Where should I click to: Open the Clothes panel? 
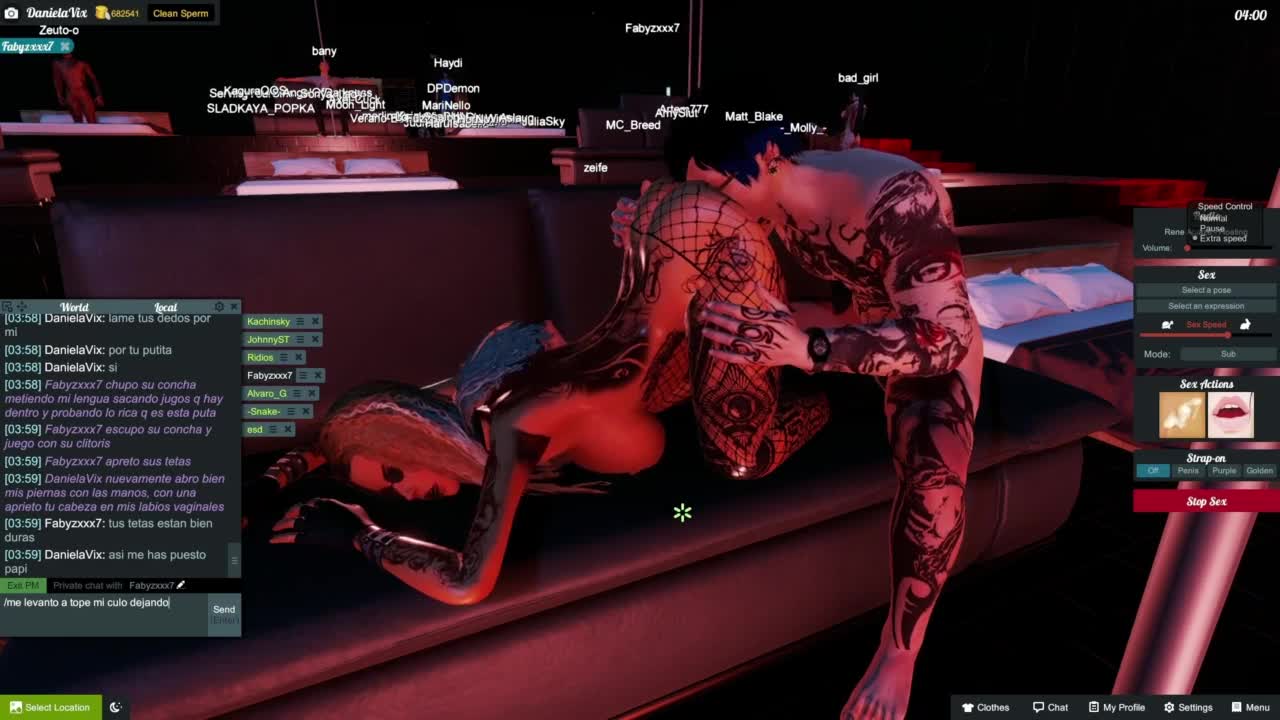[x=985, y=707]
